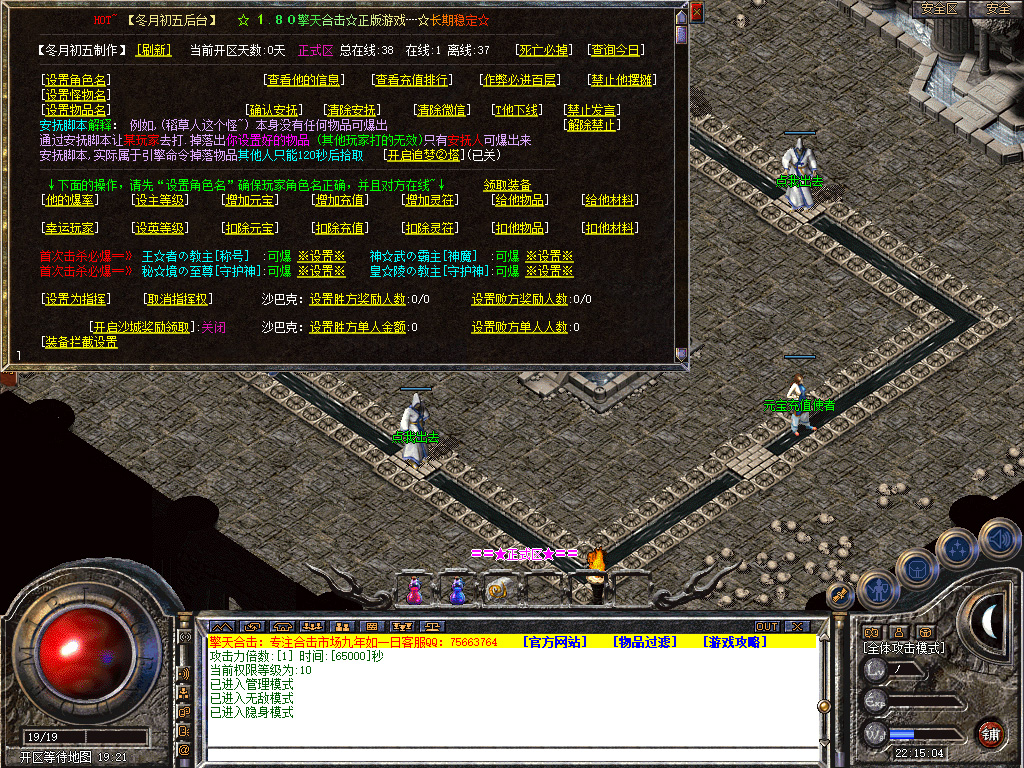
Task: Open the 官方网站 official website link
Action: tap(555, 642)
